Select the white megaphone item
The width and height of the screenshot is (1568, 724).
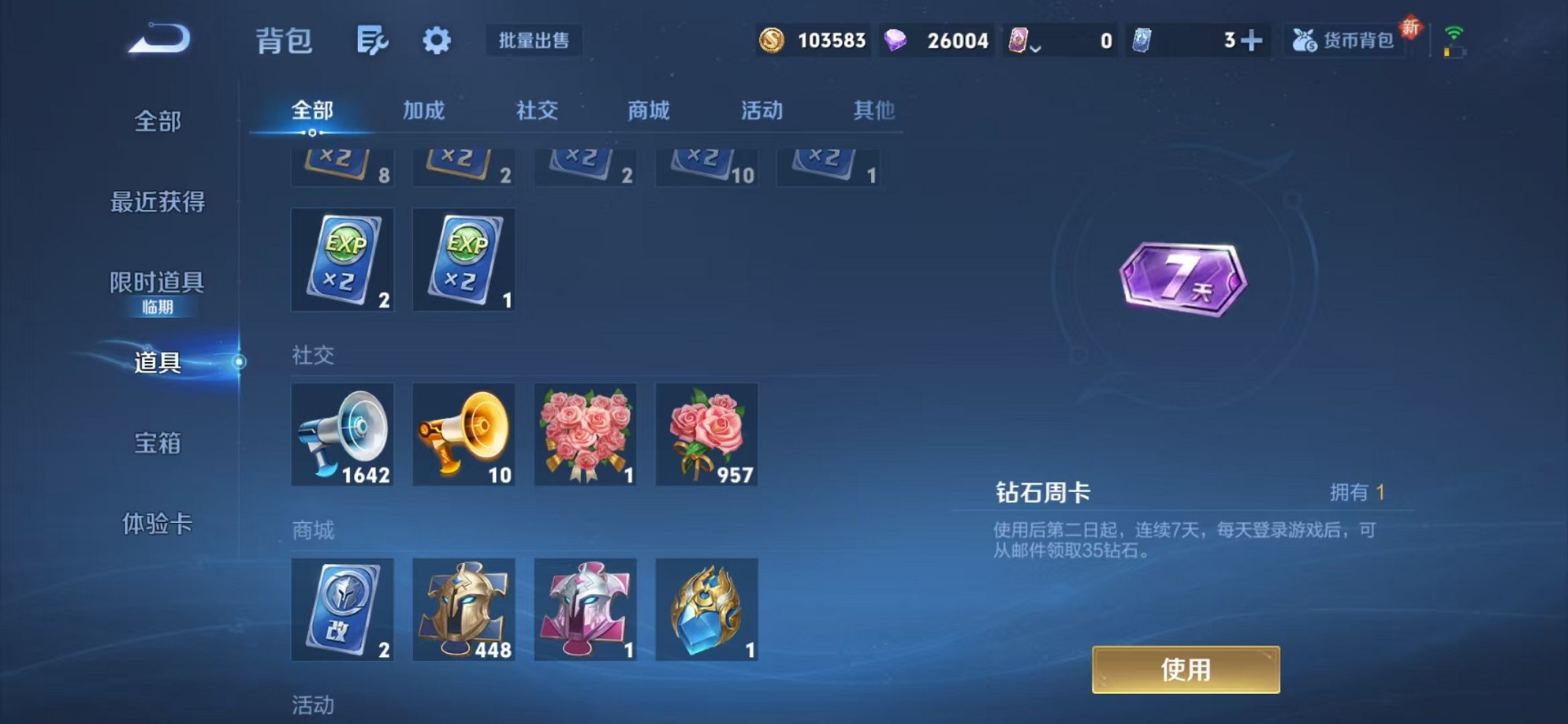pos(343,435)
